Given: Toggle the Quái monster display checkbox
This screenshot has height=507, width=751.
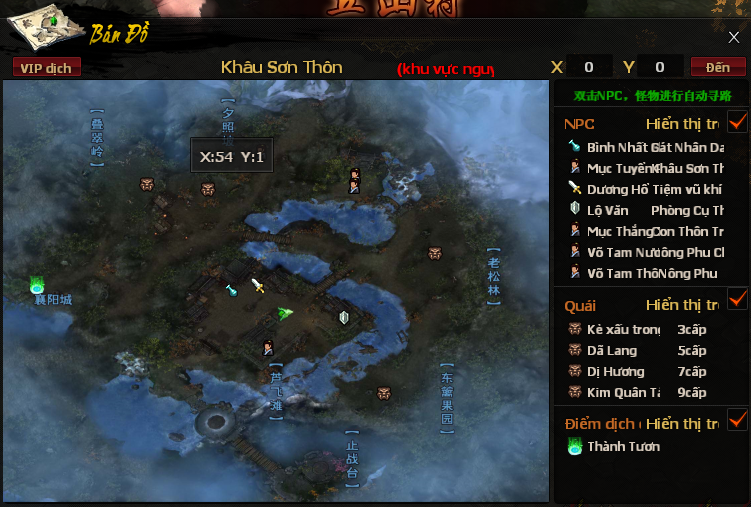Looking at the screenshot, I should coord(738,299).
